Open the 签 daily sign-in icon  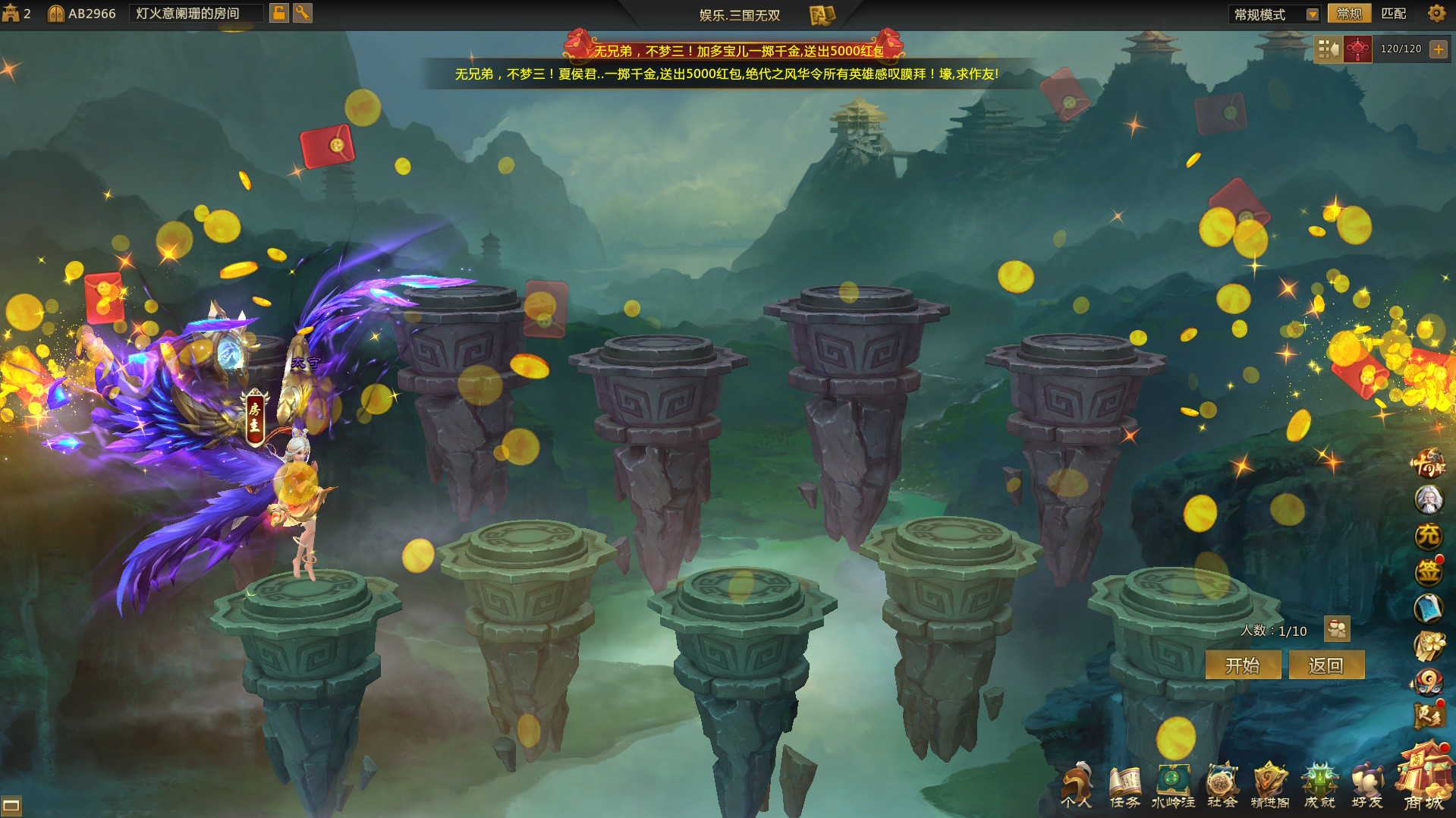1428,572
